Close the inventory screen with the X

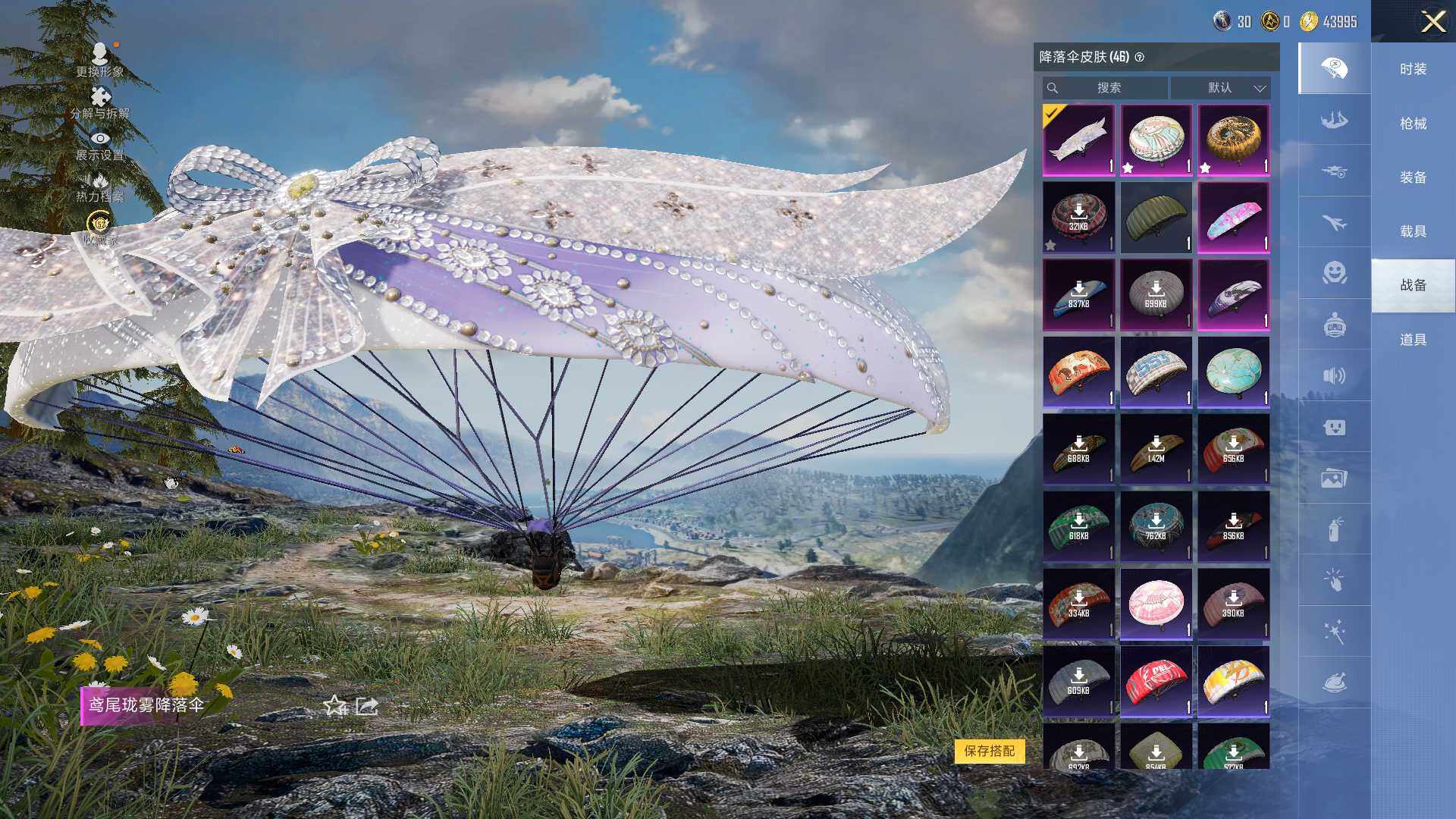1432,21
